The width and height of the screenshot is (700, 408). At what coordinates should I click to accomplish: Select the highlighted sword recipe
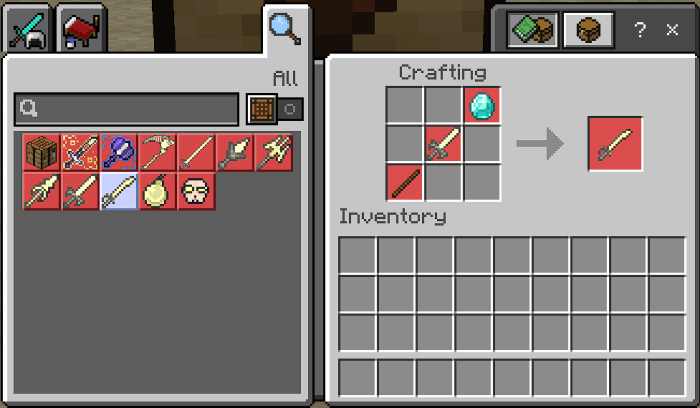click(x=118, y=191)
